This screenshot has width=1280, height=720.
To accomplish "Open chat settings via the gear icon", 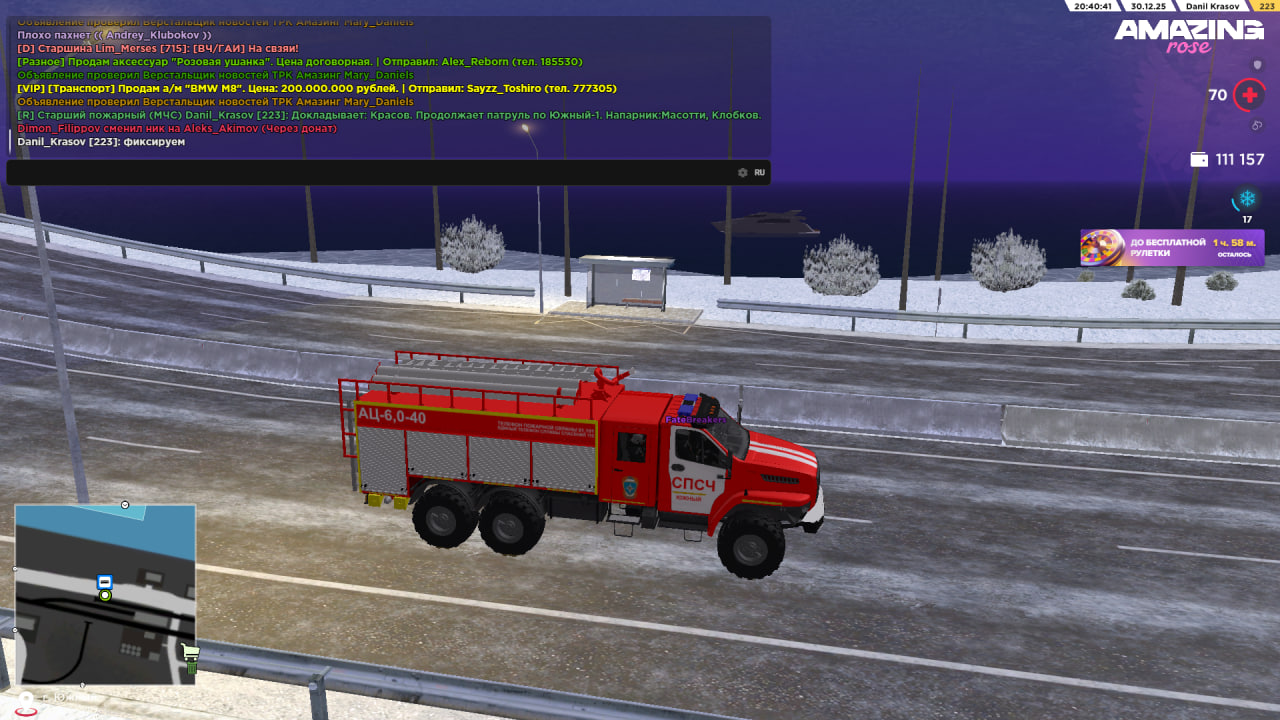I will (x=742, y=172).
